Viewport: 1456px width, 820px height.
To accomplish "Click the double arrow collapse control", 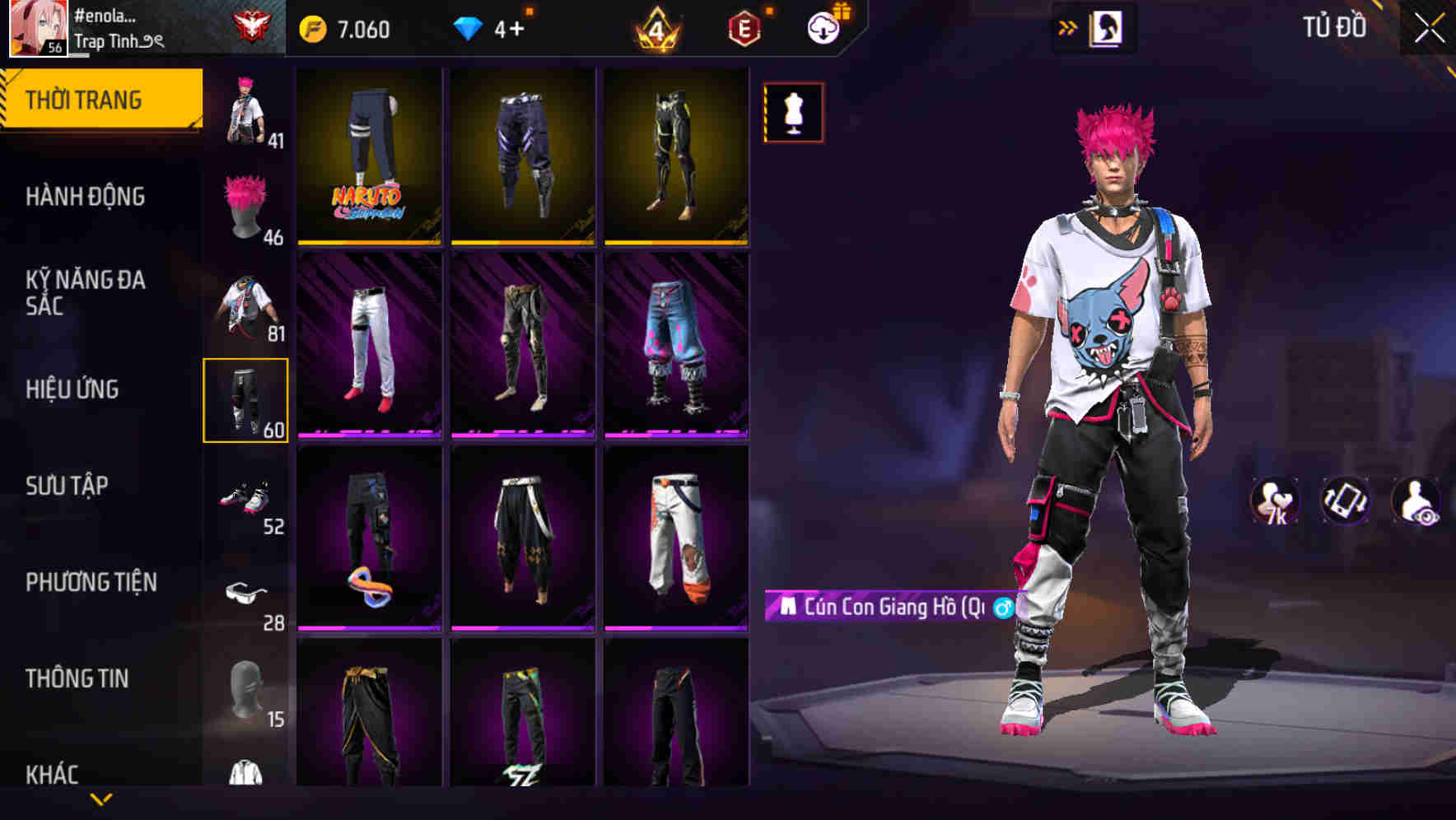I will [1068, 26].
